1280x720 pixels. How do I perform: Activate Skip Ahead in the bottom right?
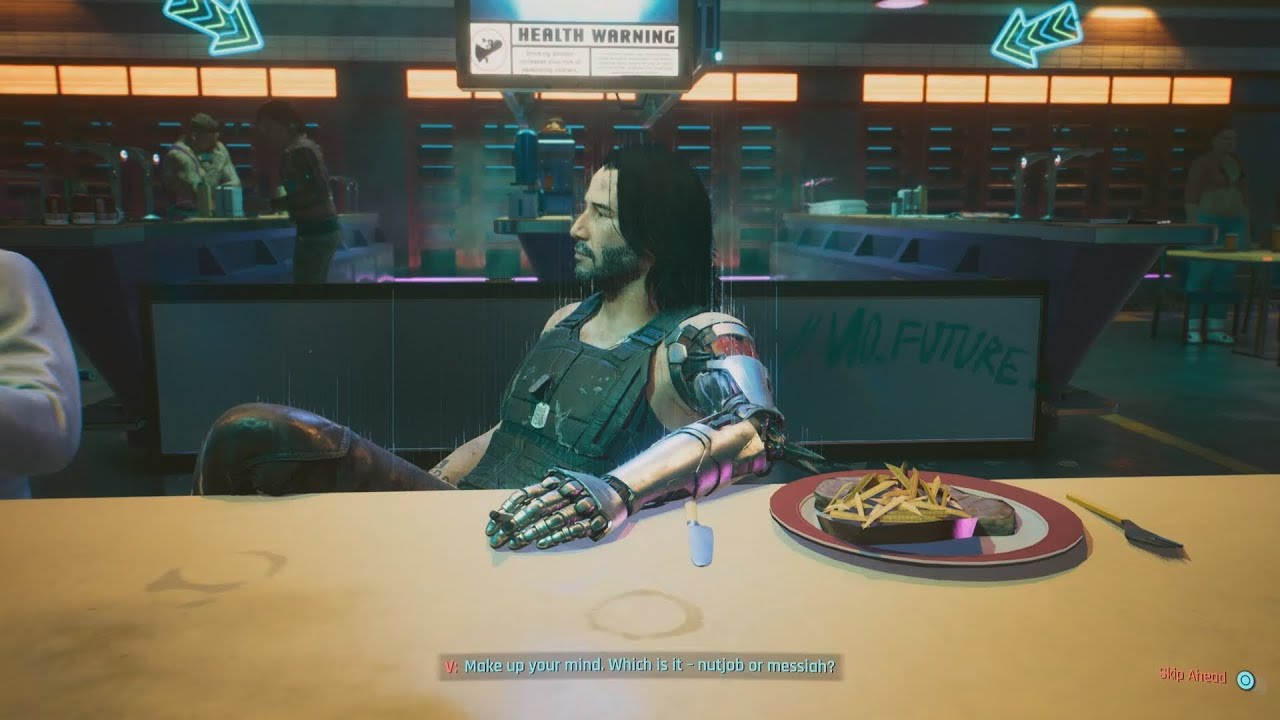pos(1194,673)
